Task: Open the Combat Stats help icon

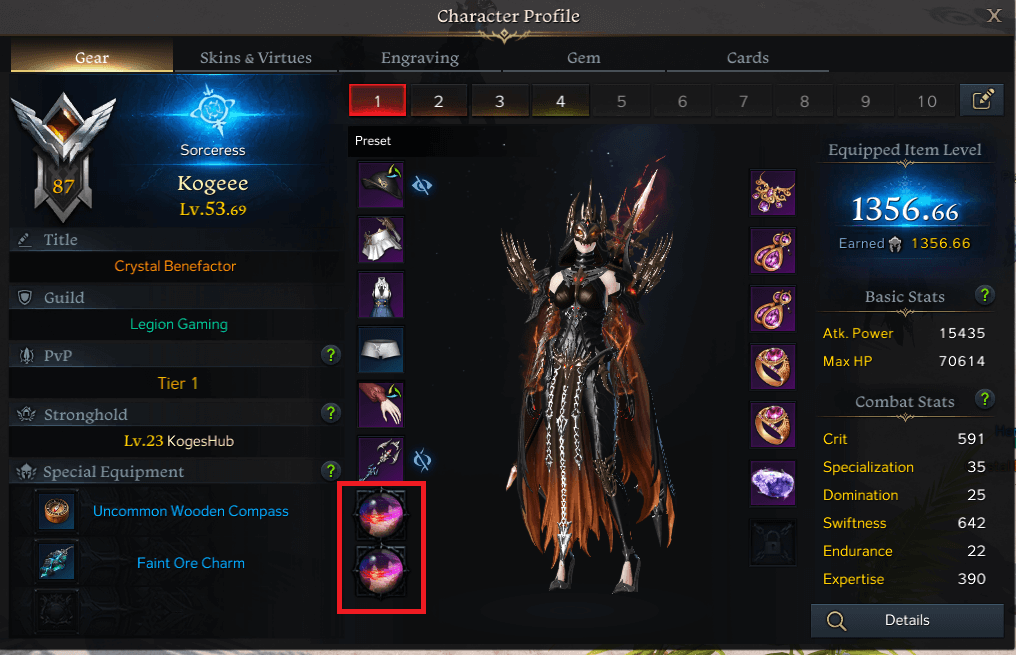Action: pyautogui.click(x=985, y=400)
